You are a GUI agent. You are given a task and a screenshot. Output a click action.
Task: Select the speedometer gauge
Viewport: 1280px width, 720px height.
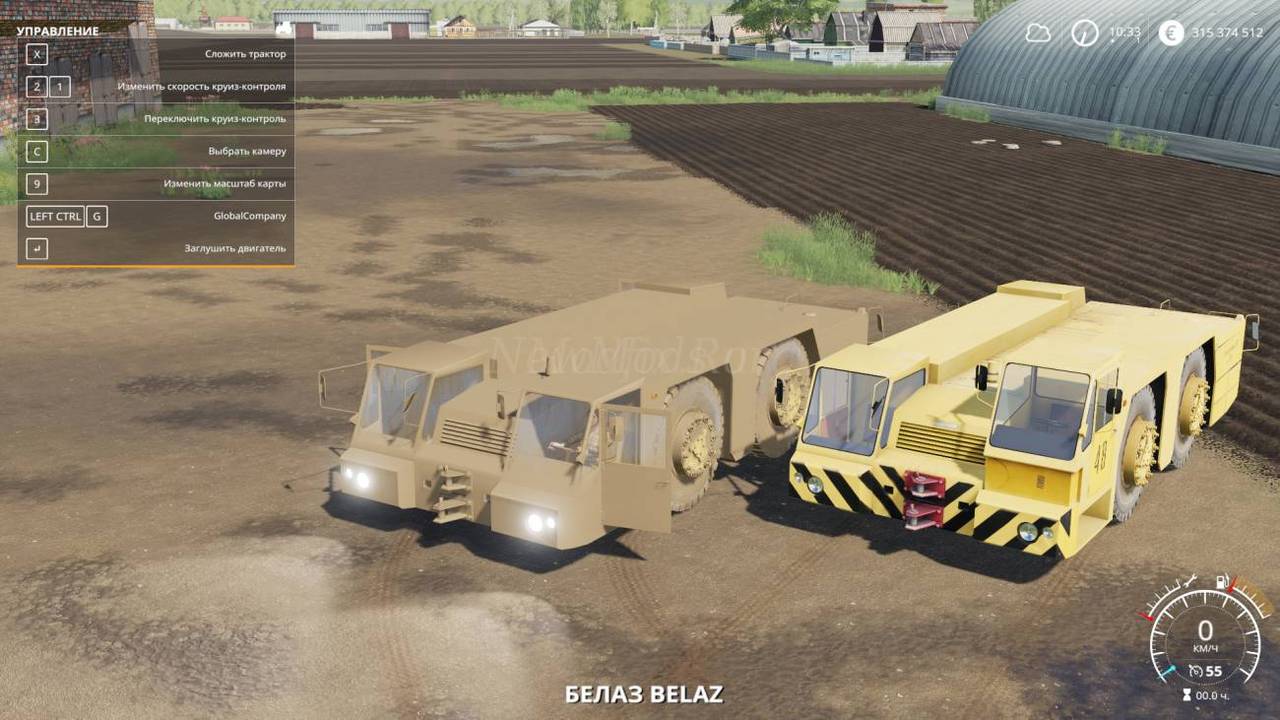tap(1205, 633)
